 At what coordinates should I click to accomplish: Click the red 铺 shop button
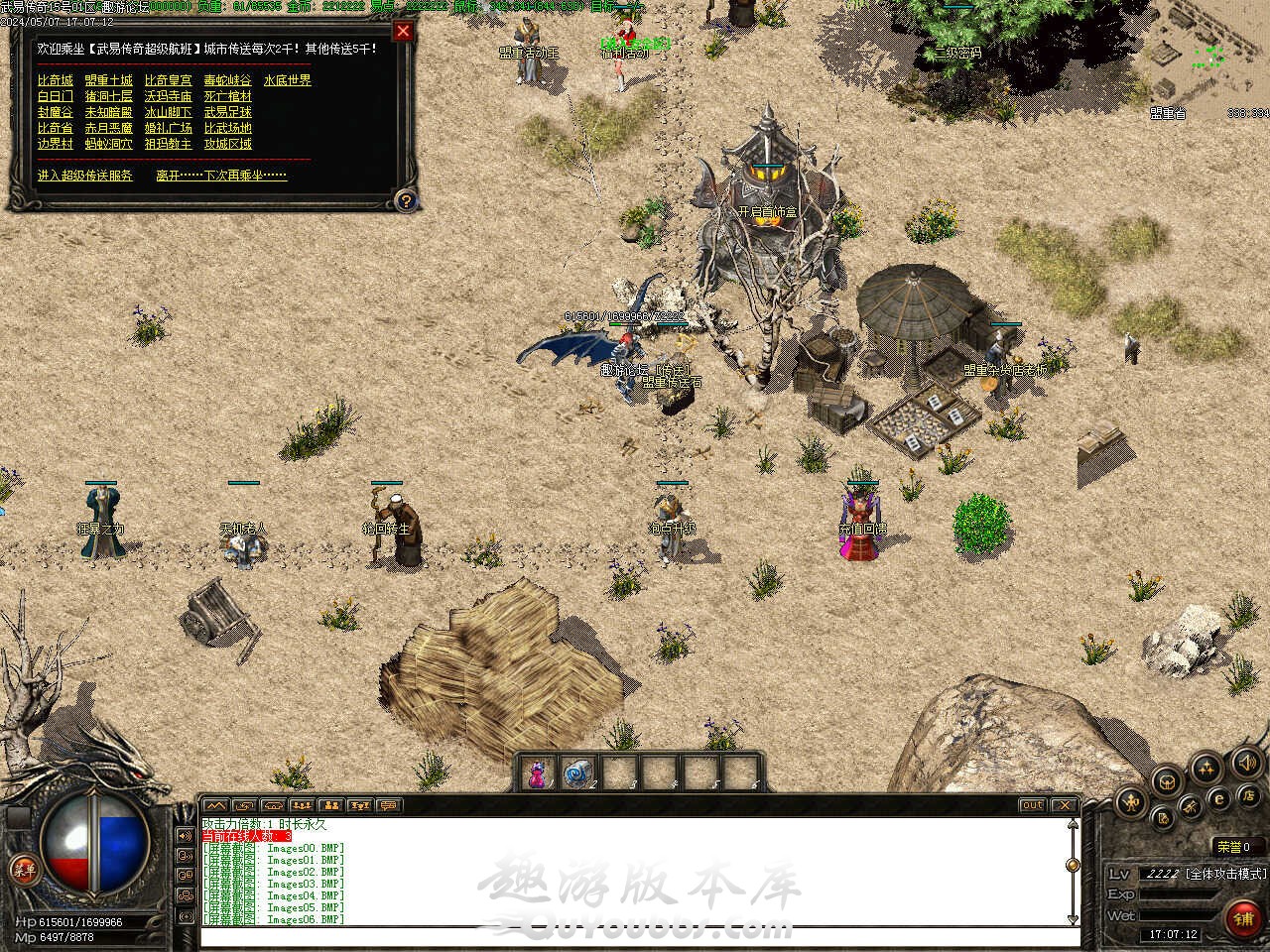click(1243, 918)
